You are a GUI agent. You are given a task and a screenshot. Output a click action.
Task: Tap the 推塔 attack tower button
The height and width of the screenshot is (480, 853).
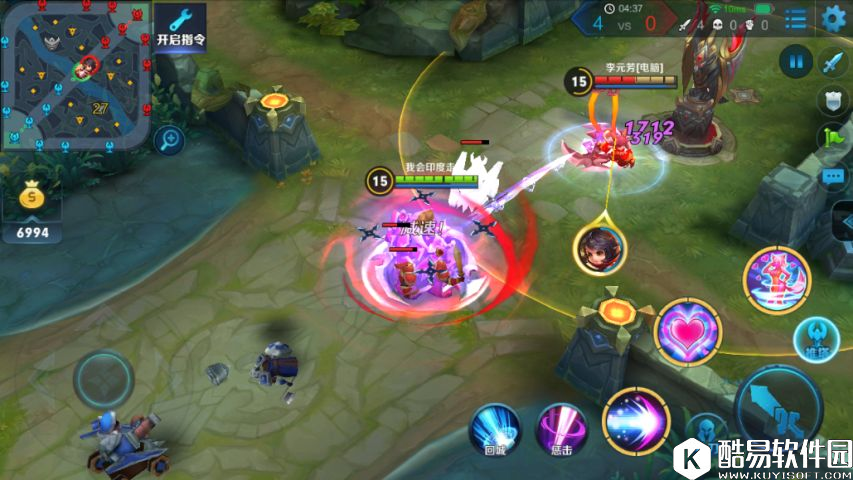pyautogui.click(x=816, y=338)
